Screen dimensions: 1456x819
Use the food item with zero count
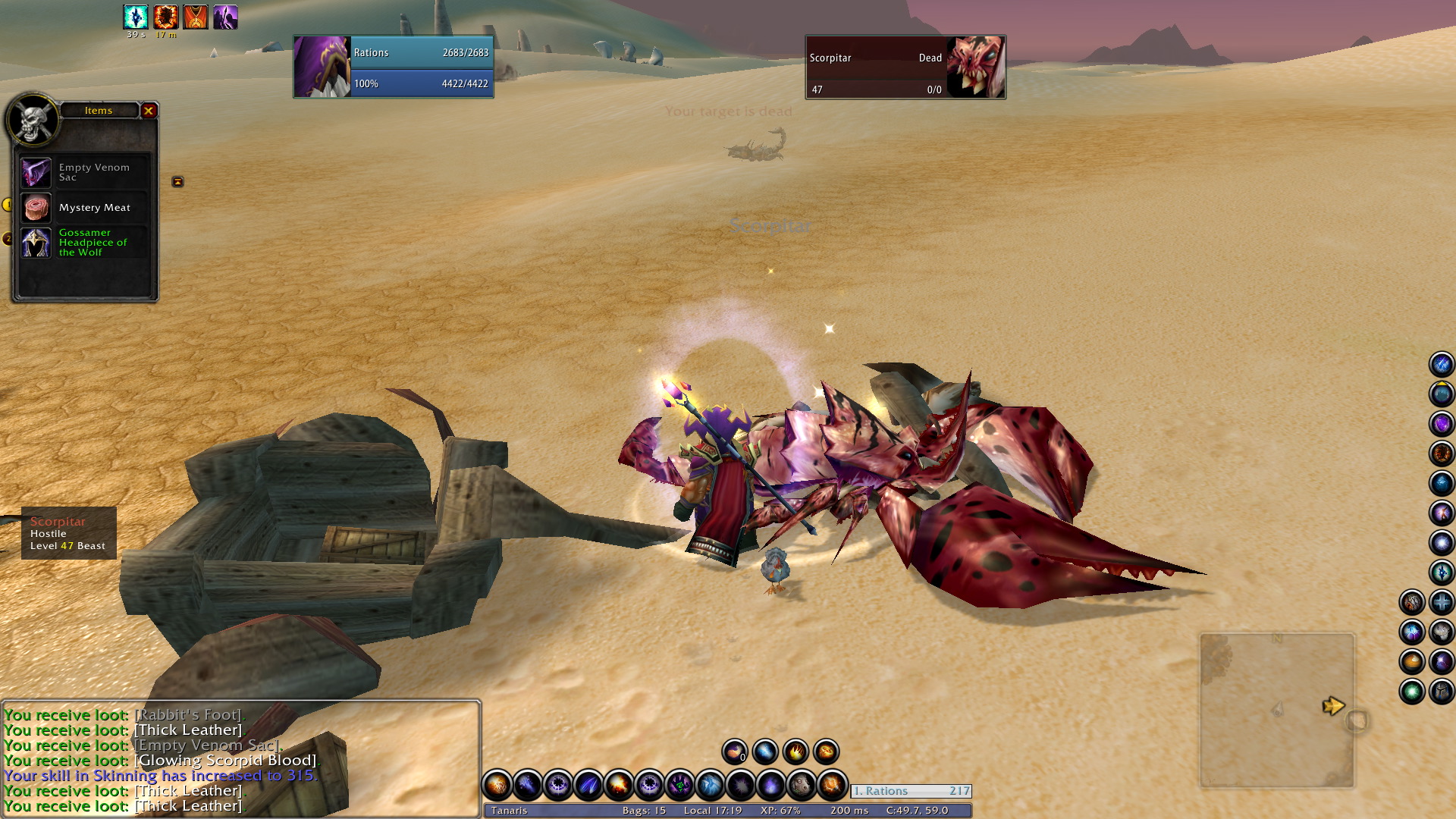coord(734,752)
